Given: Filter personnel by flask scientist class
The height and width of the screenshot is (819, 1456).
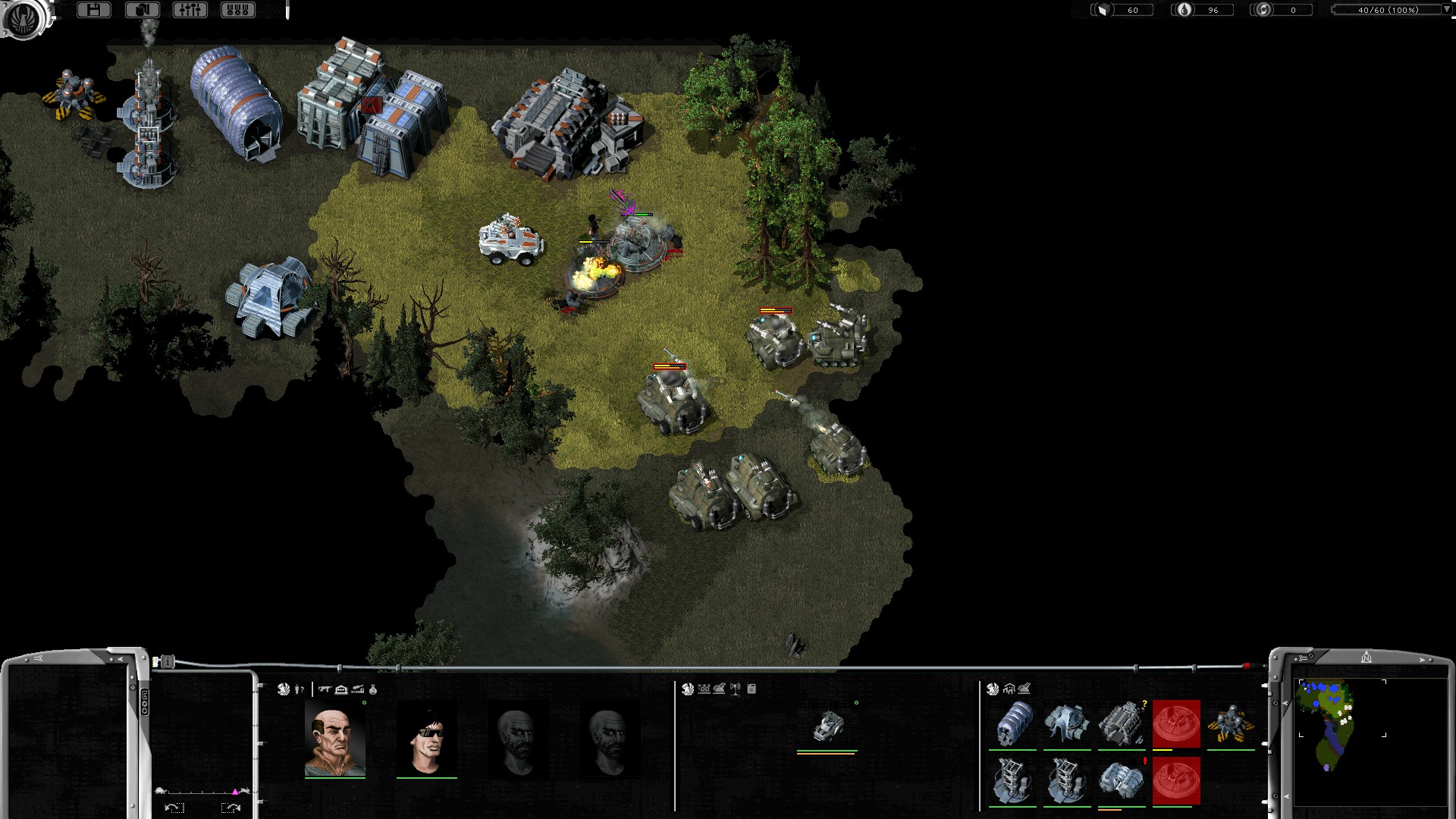Looking at the screenshot, I should (373, 689).
